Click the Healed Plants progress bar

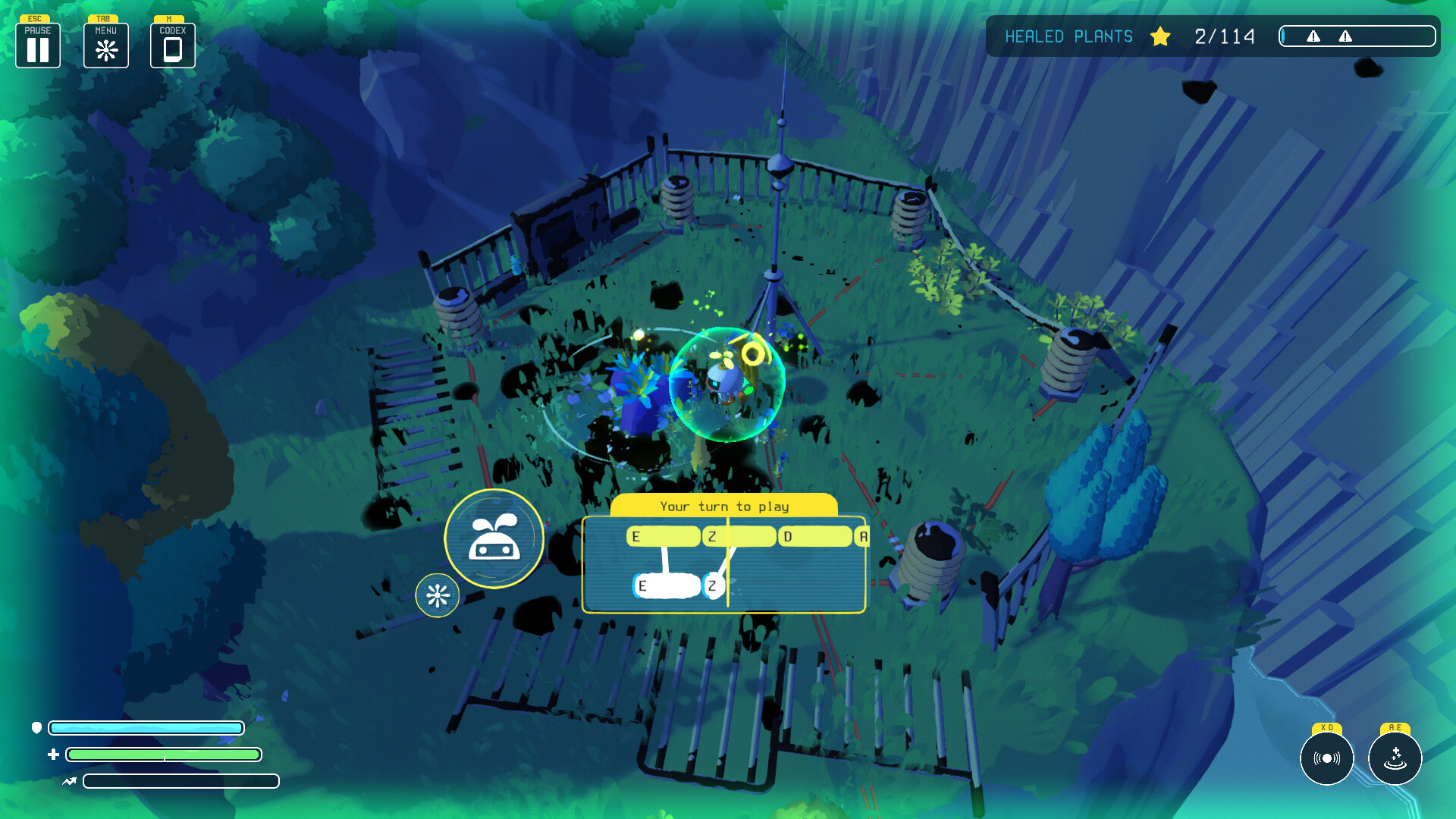pos(1357,35)
